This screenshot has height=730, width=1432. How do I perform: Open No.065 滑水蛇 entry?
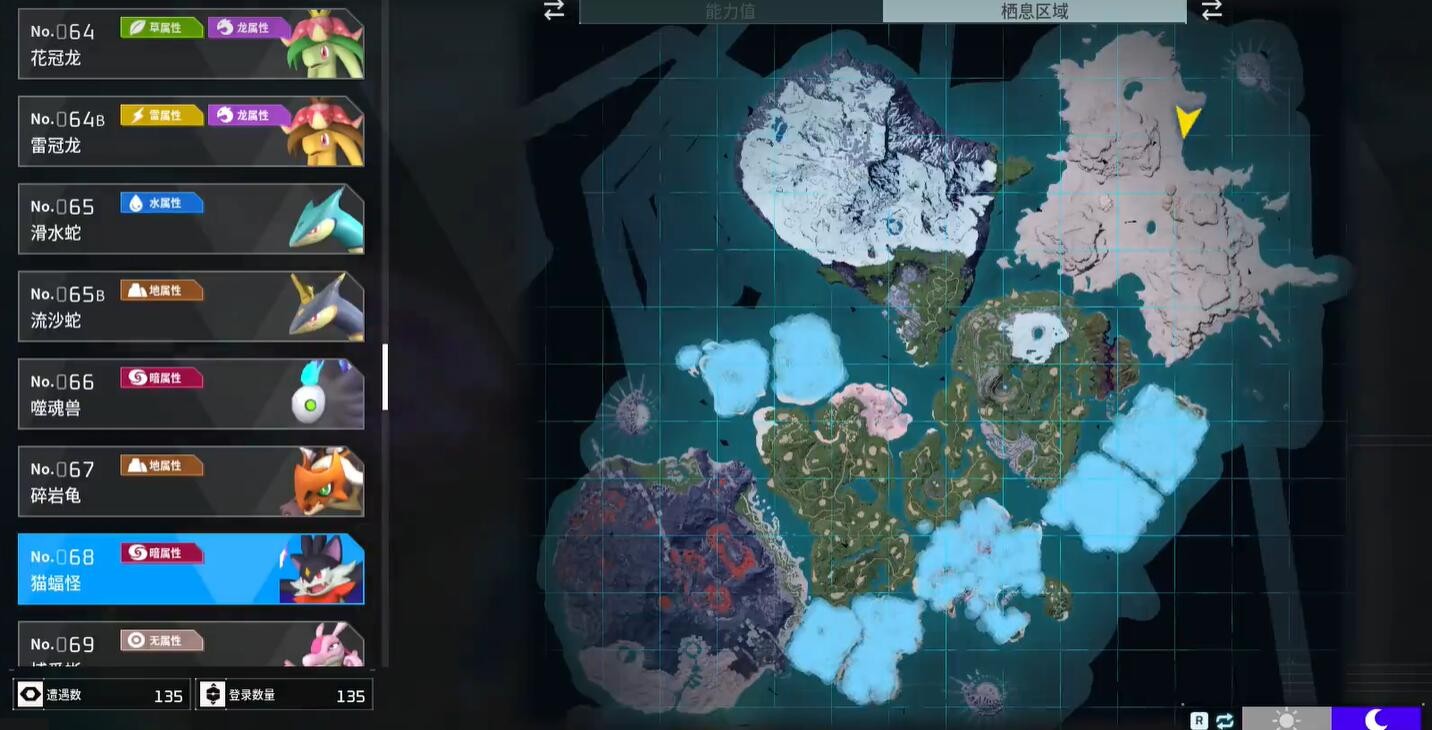(190, 219)
